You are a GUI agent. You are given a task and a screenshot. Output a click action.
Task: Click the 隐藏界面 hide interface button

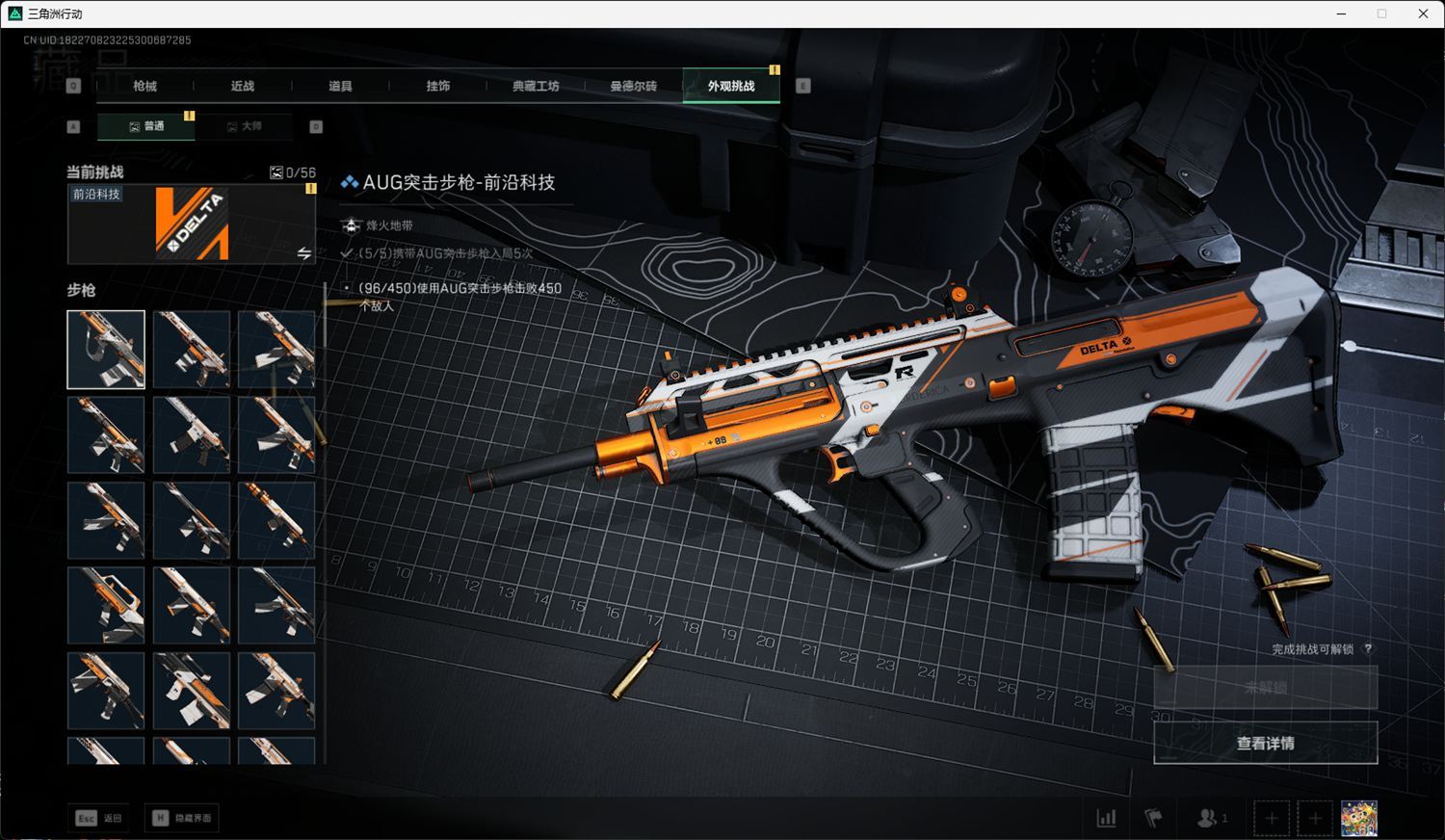[182, 818]
